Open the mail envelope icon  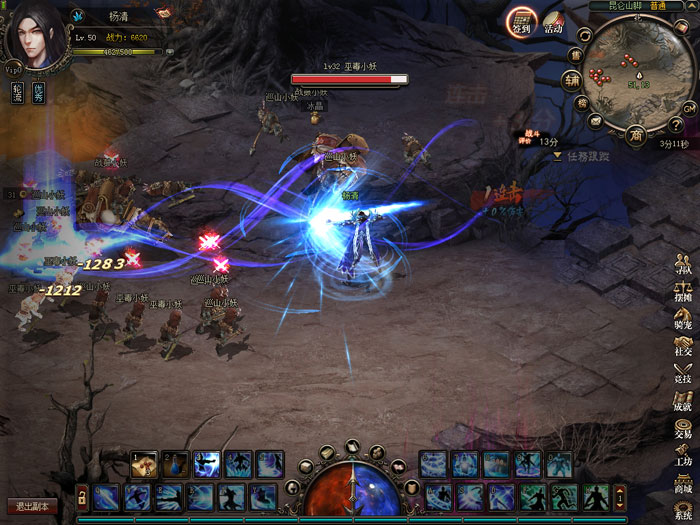pyautogui.click(x=596, y=121)
